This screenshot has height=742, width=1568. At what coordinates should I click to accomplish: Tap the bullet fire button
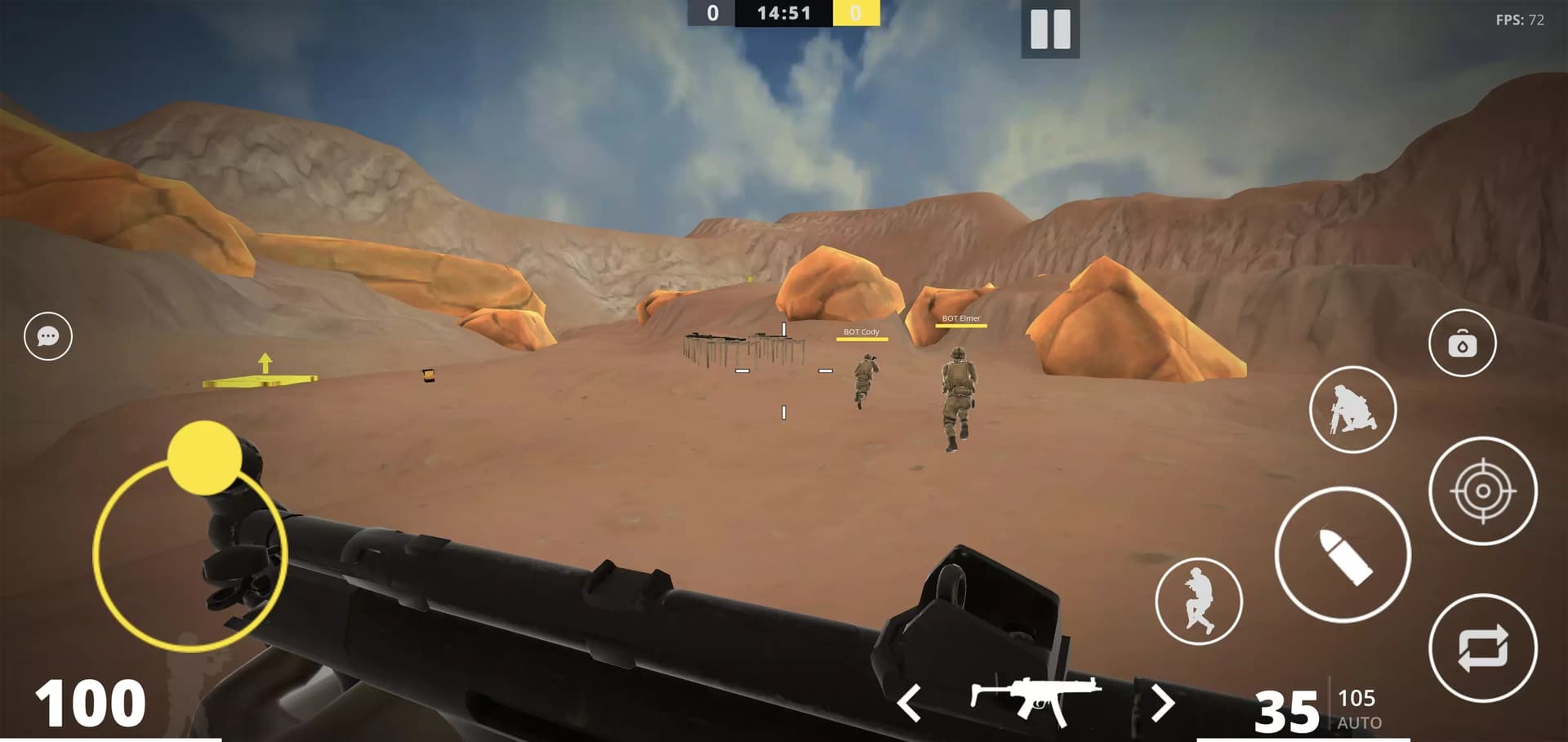1342,555
